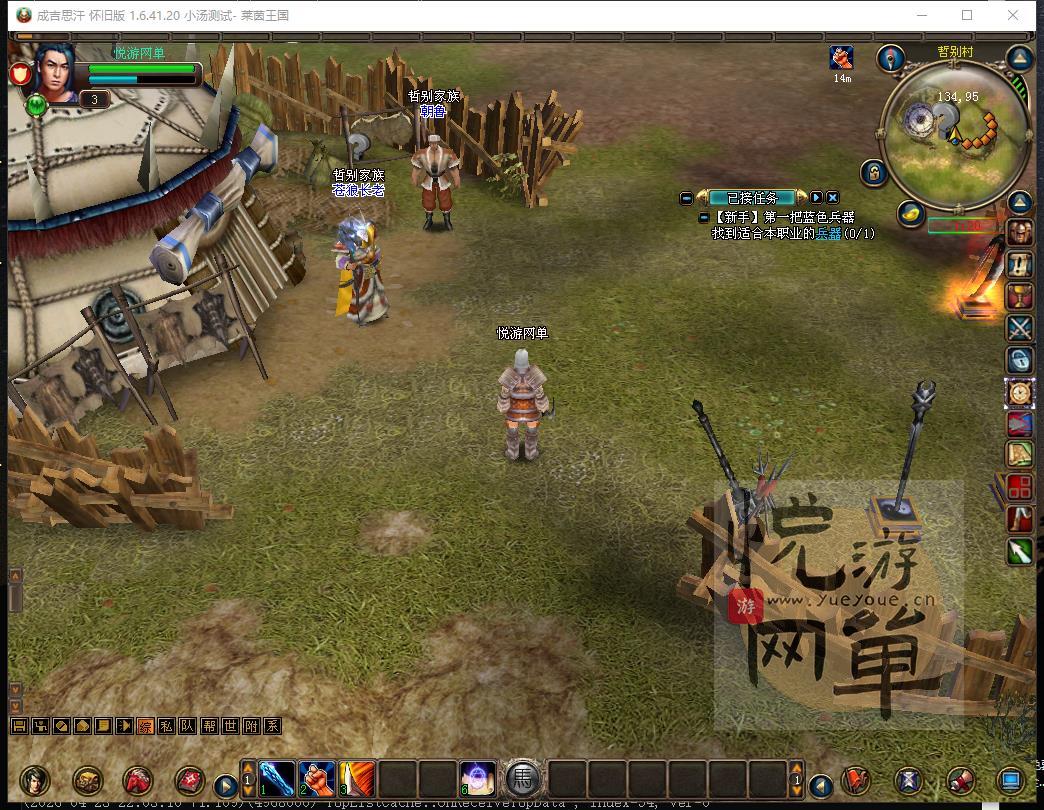Click the crossed swords icon in the sidebar

1019,328
